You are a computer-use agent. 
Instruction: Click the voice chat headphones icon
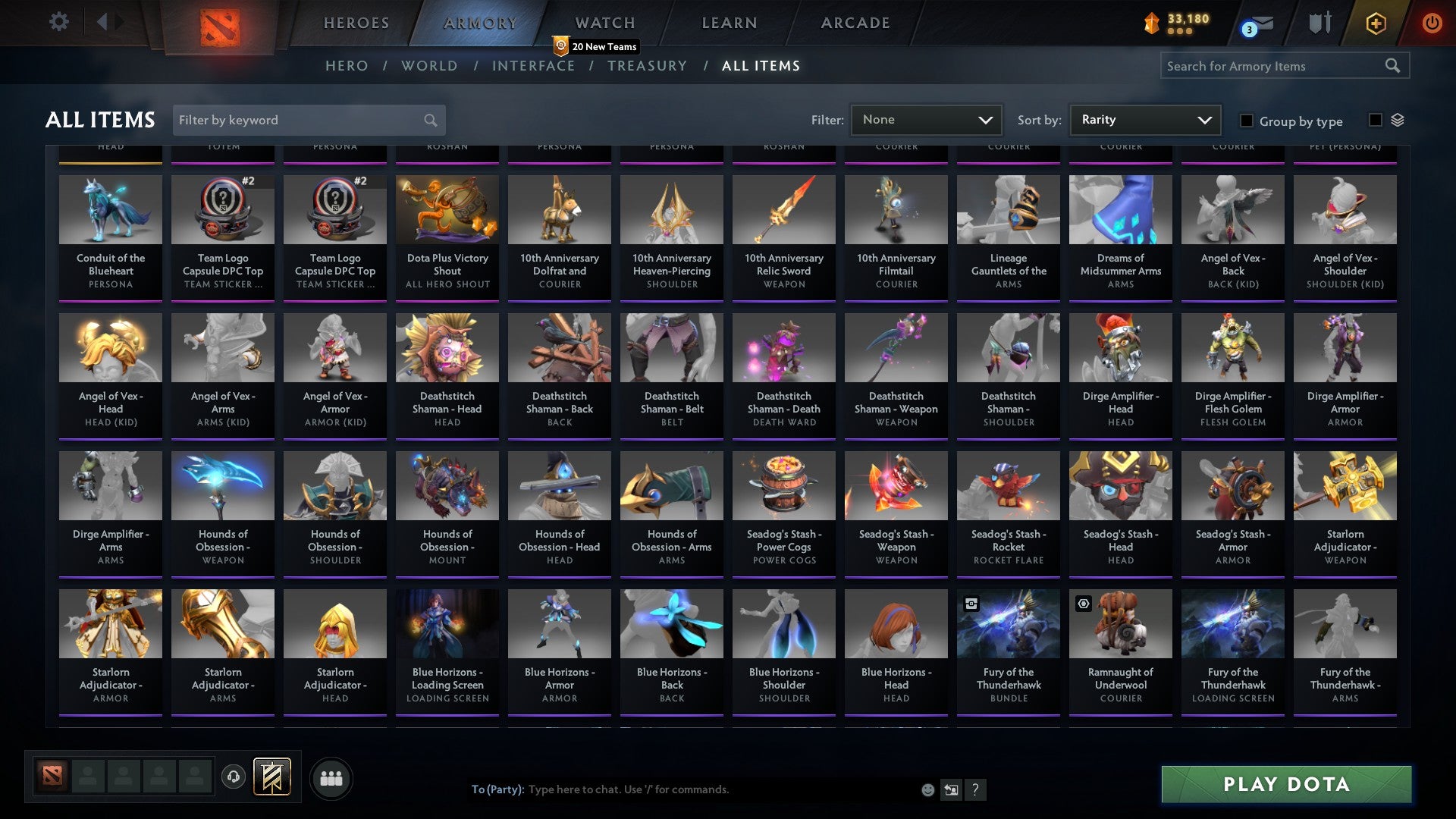click(x=234, y=777)
